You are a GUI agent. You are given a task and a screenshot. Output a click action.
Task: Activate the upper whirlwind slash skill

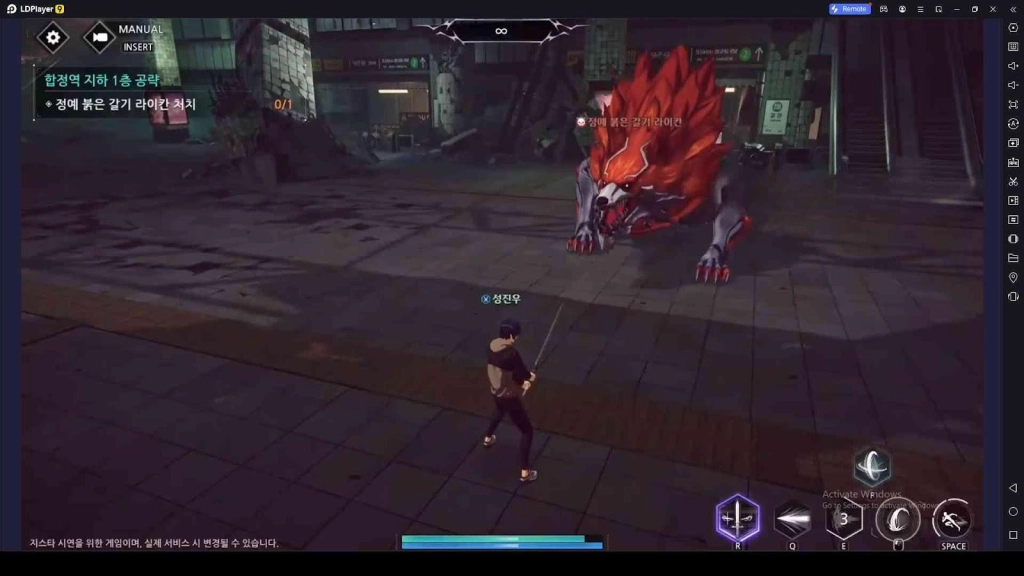tap(872, 466)
